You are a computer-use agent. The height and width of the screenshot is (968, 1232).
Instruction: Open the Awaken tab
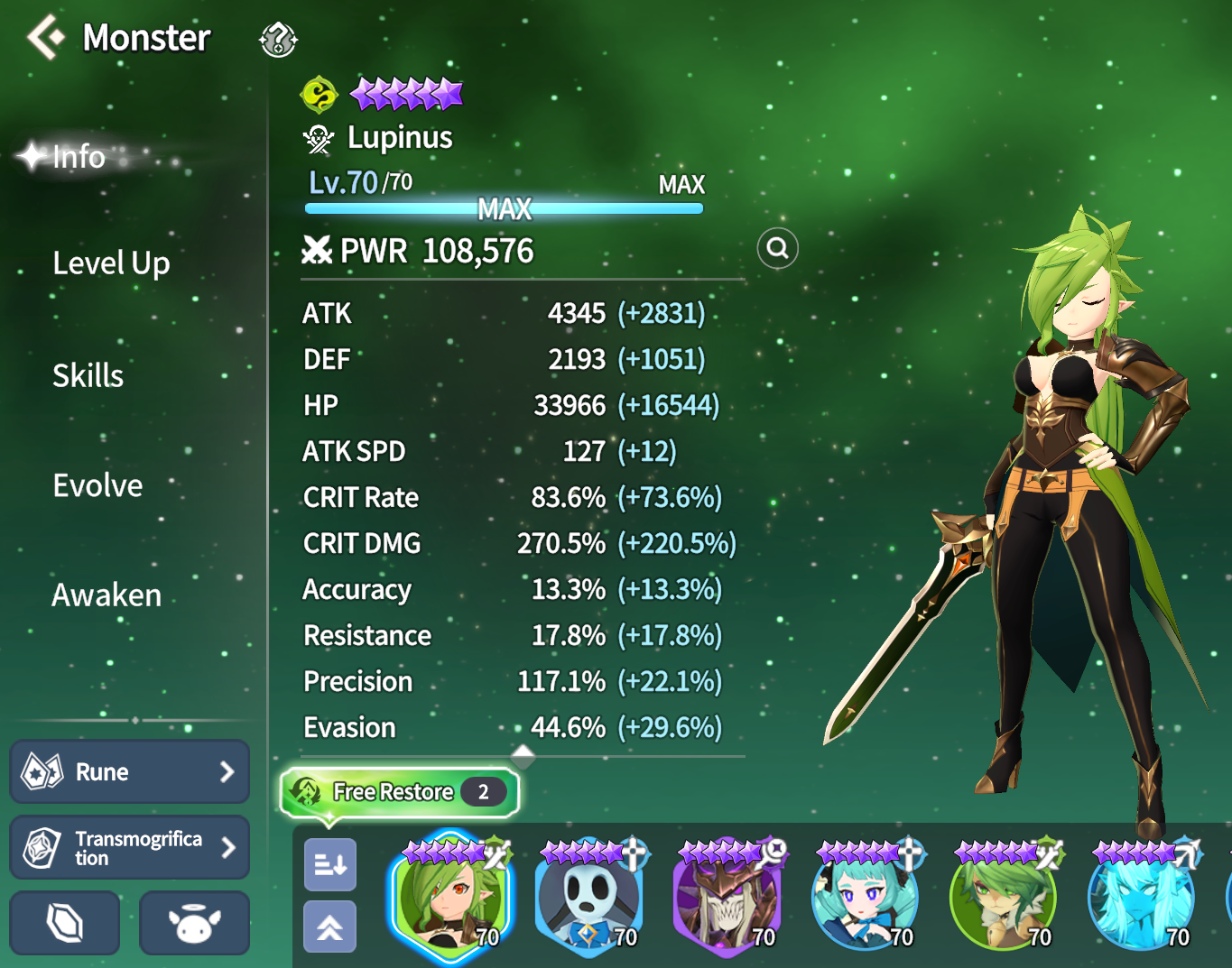(x=107, y=595)
